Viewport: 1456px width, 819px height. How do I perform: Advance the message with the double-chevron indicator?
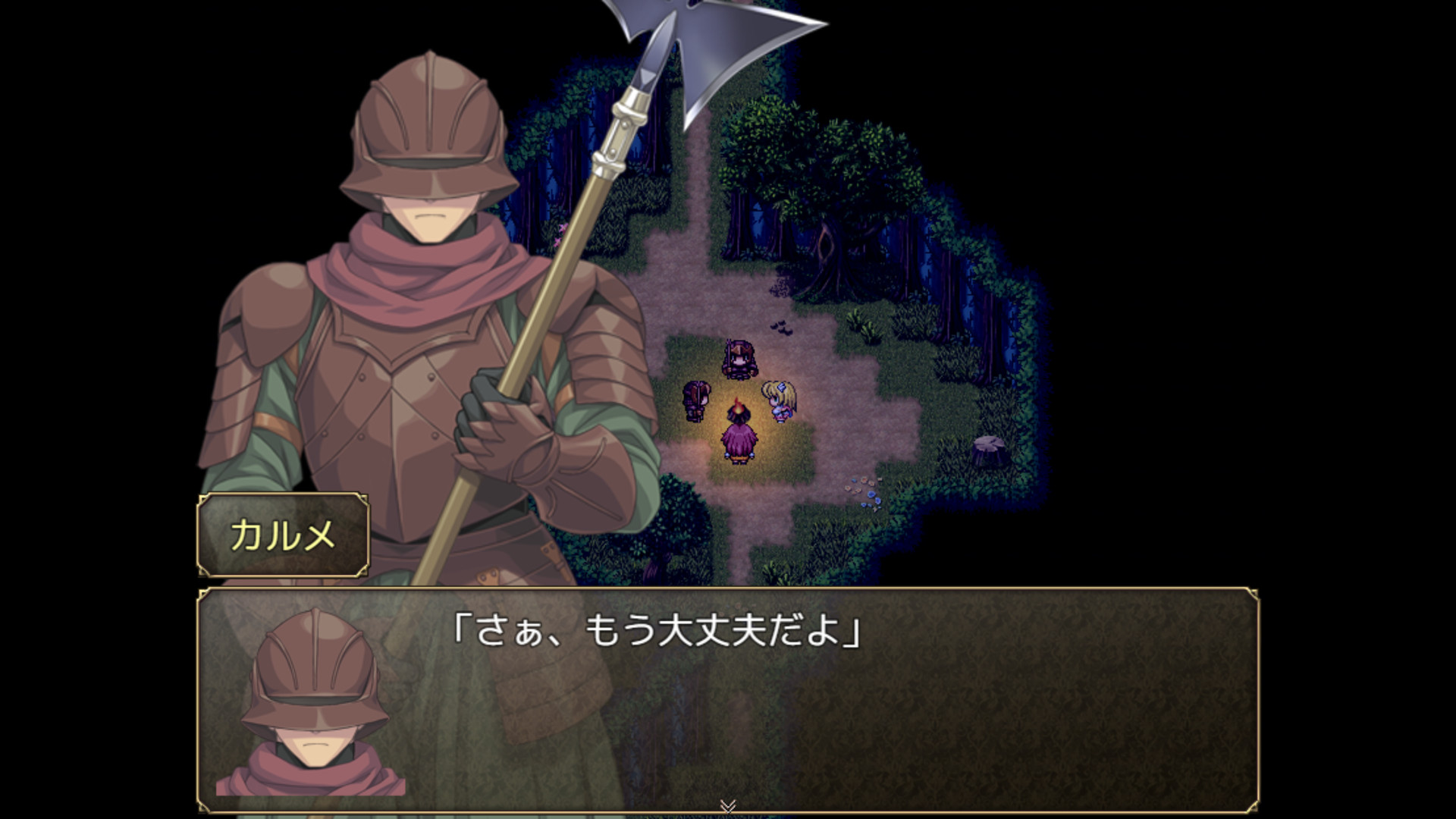pos(726,806)
